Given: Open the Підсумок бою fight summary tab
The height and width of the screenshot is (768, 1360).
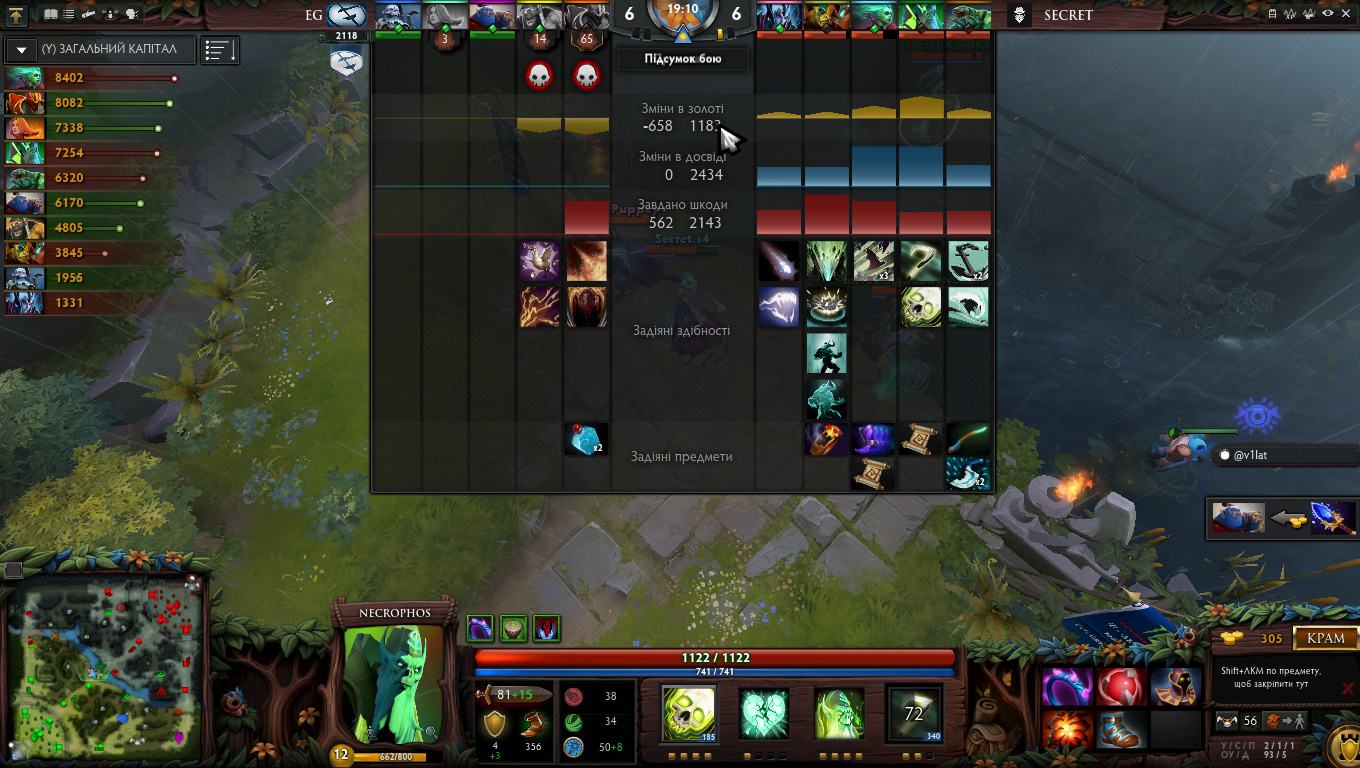Looking at the screenshot, I should click(682, 59).
